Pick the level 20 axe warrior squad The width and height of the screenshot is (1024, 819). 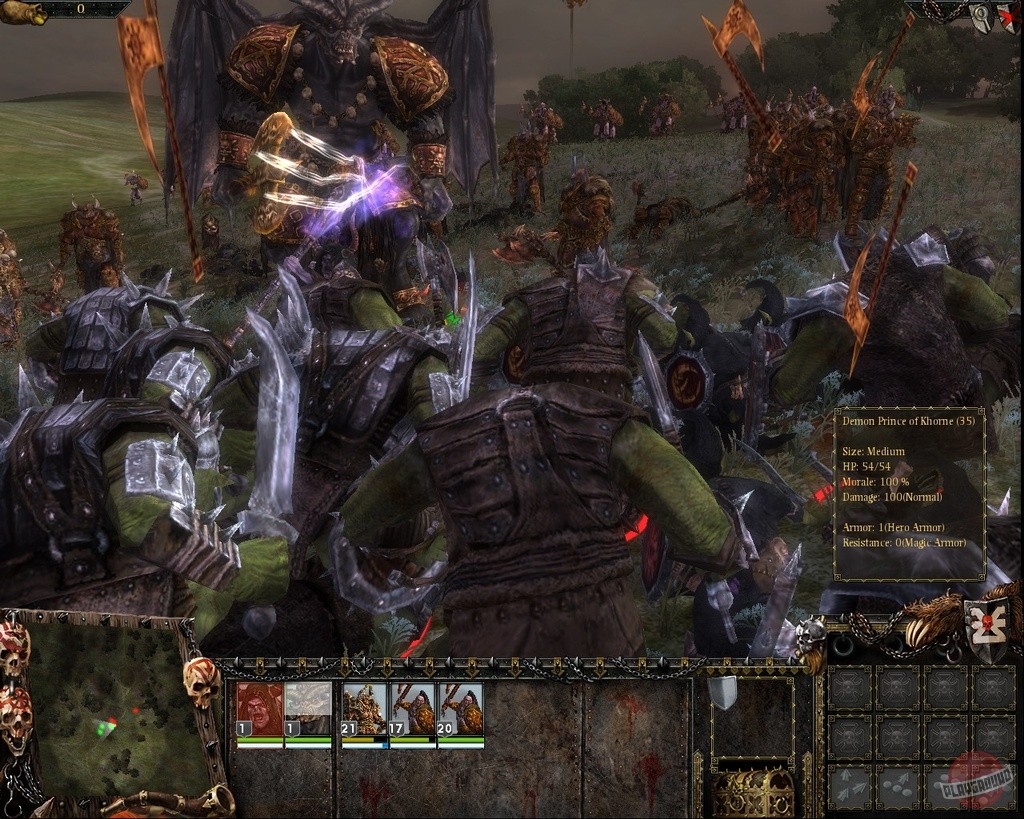pyautogui.click(x=460, y=710)
